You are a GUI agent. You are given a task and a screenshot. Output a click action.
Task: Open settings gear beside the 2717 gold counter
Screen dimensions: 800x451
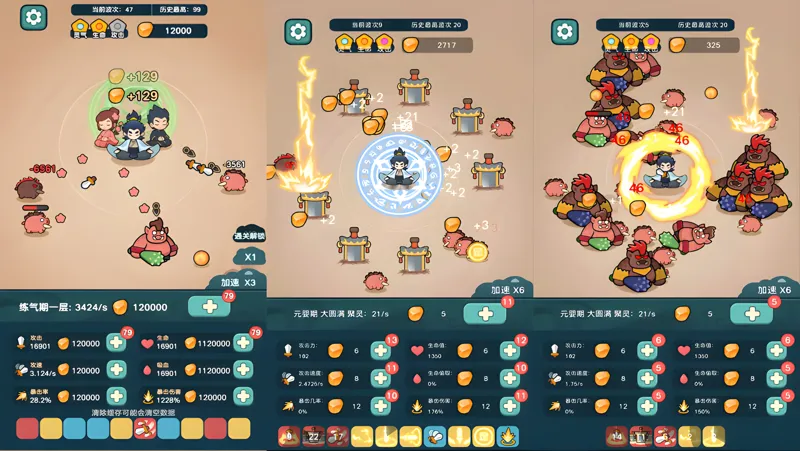[x=299, y=31]
